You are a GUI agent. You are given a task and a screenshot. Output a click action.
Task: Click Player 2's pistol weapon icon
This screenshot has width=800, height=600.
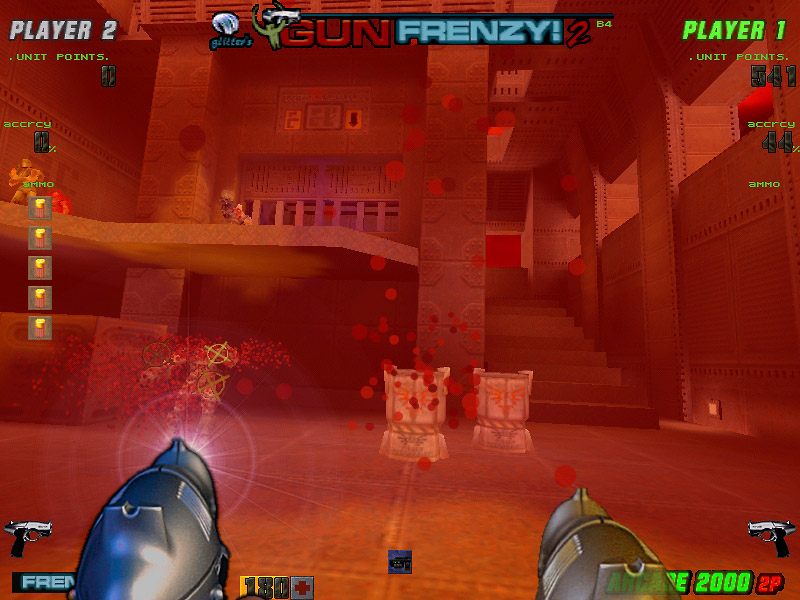(x=28, y=538)
